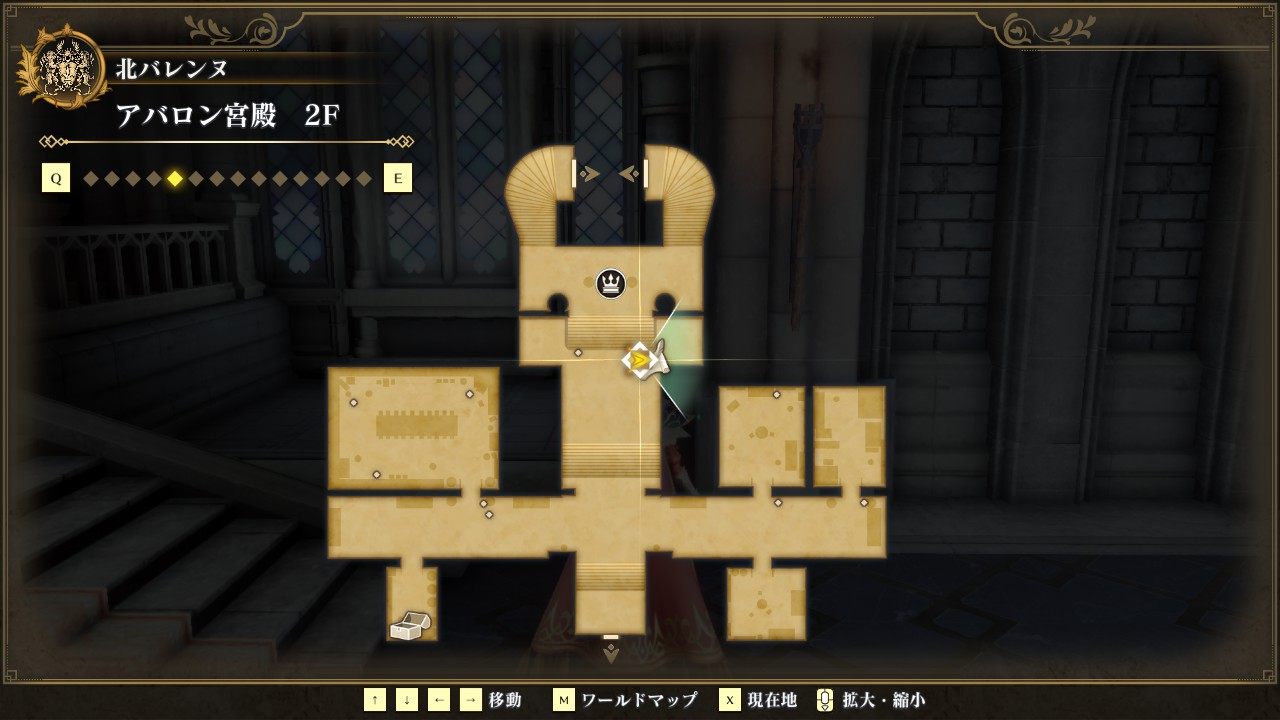Click the North Varennes region emblem

(70, 68)
